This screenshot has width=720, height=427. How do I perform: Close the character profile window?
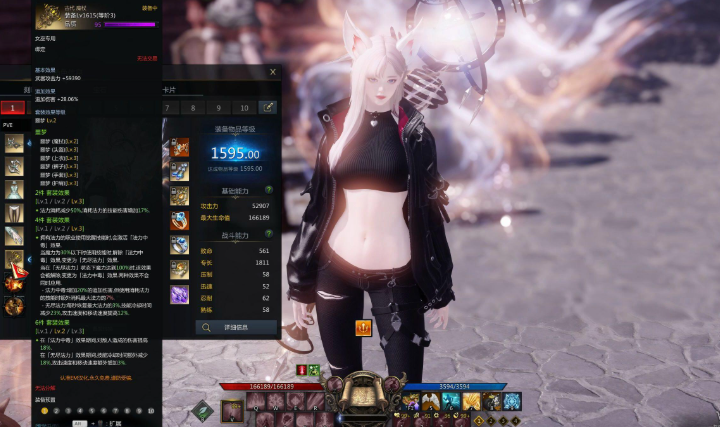tap(273, 72)
